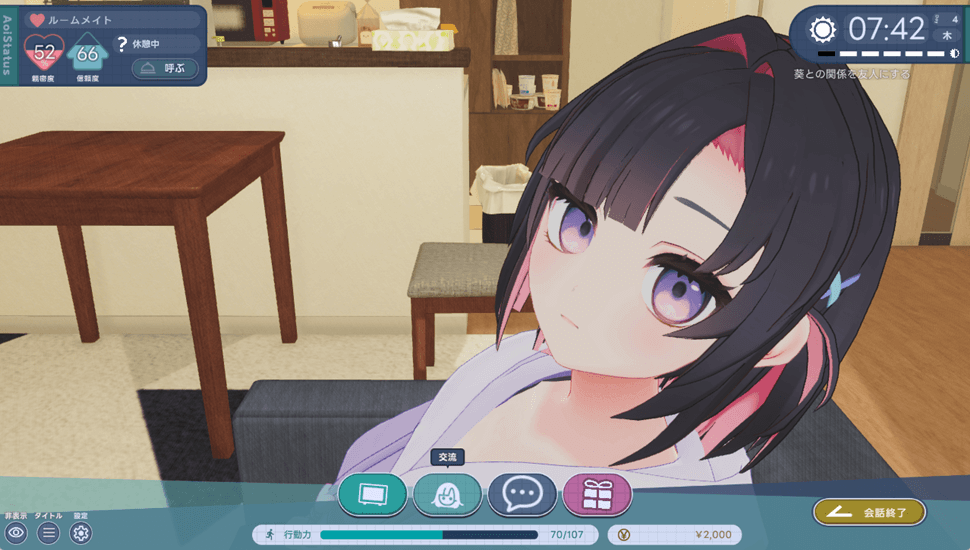Select the 交流 interaction face icon

(x=447, y=494)
